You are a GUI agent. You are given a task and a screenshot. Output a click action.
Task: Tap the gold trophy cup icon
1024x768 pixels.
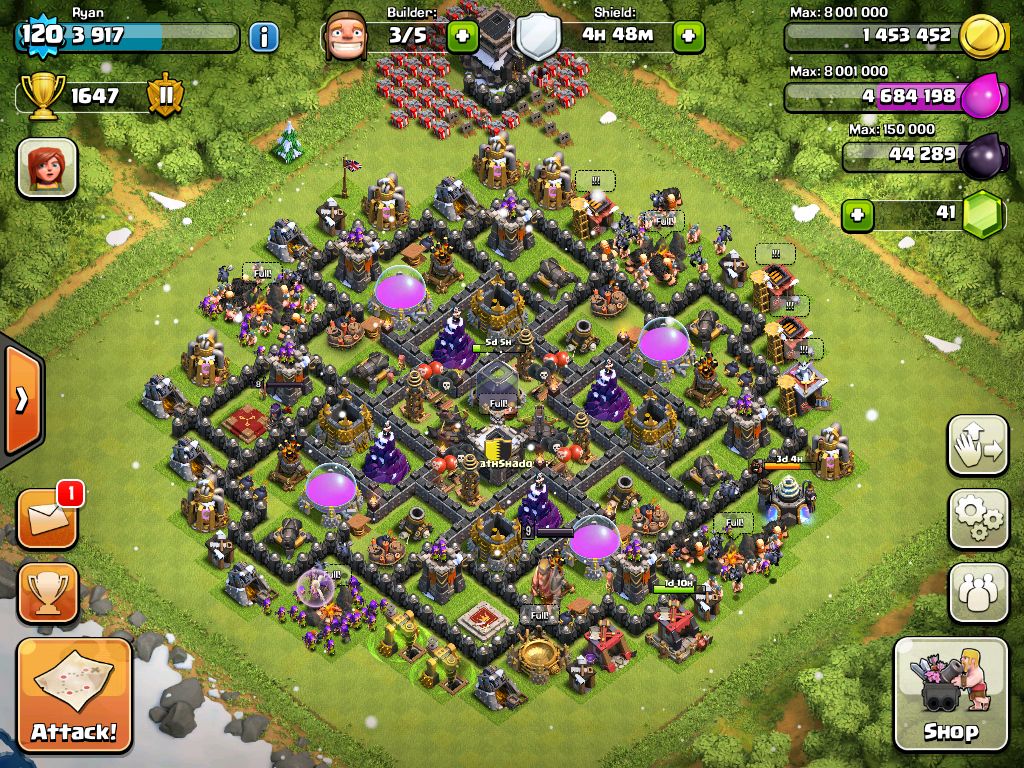(x=43, y=97)
